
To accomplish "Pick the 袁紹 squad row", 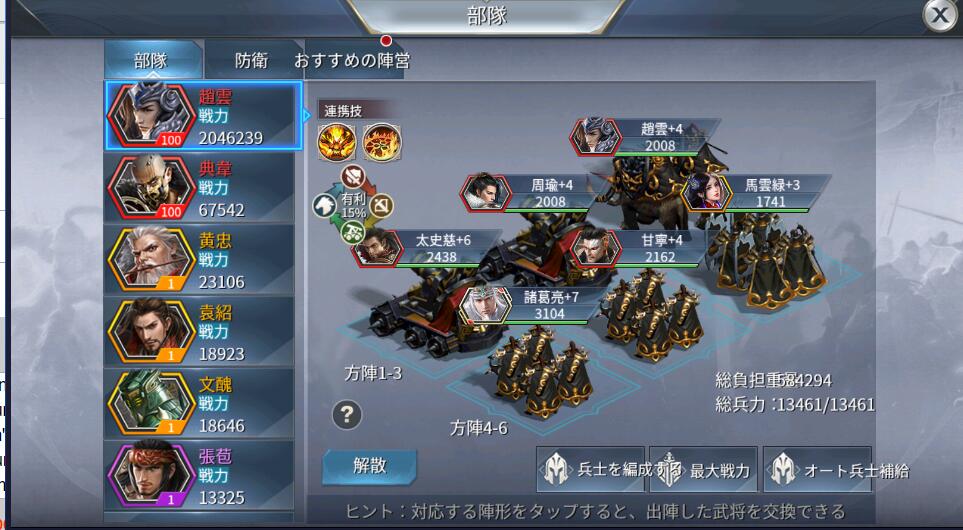I will [202, 332].
